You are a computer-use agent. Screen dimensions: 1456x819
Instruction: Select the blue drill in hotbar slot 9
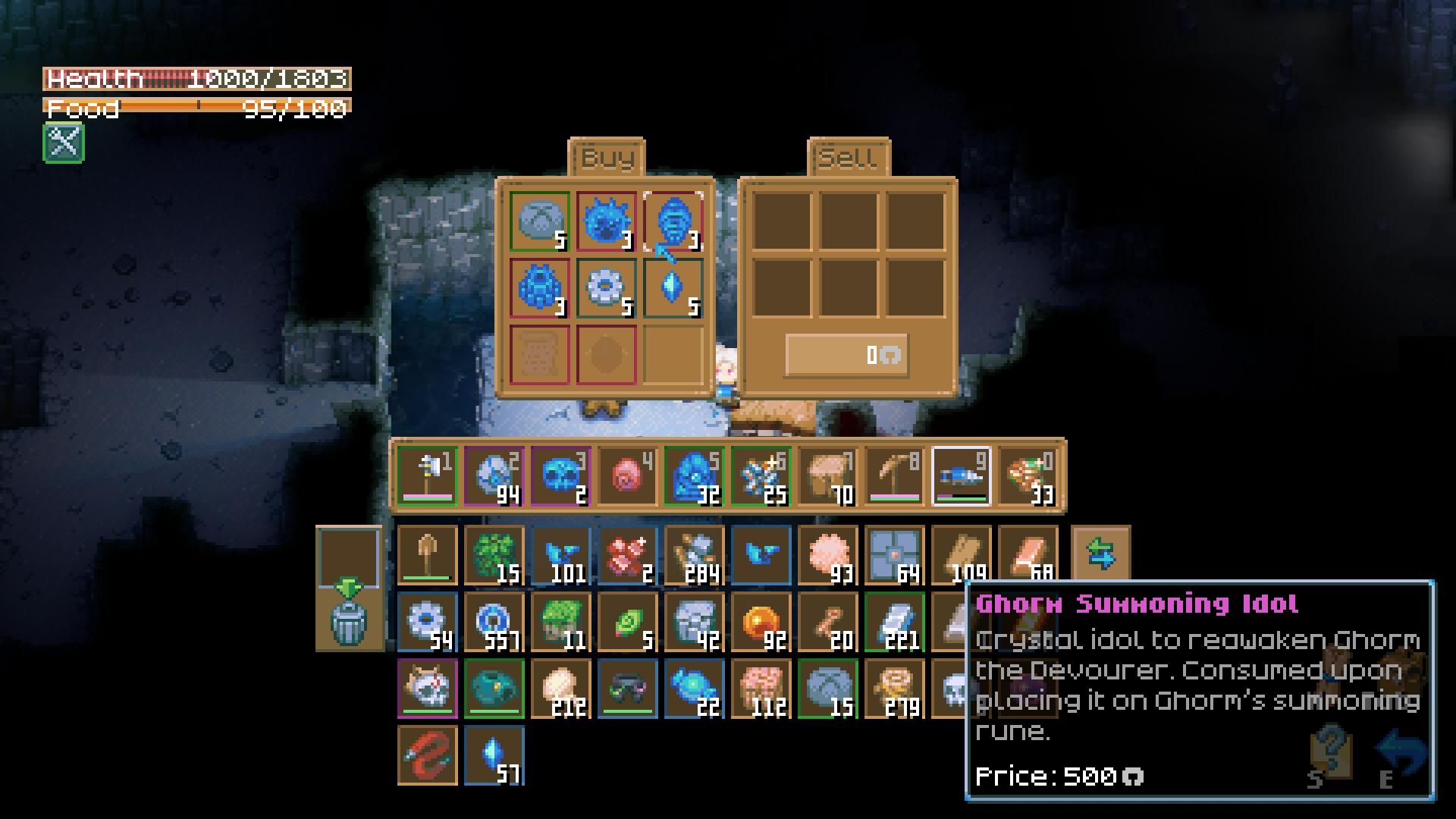click(961, 475)
